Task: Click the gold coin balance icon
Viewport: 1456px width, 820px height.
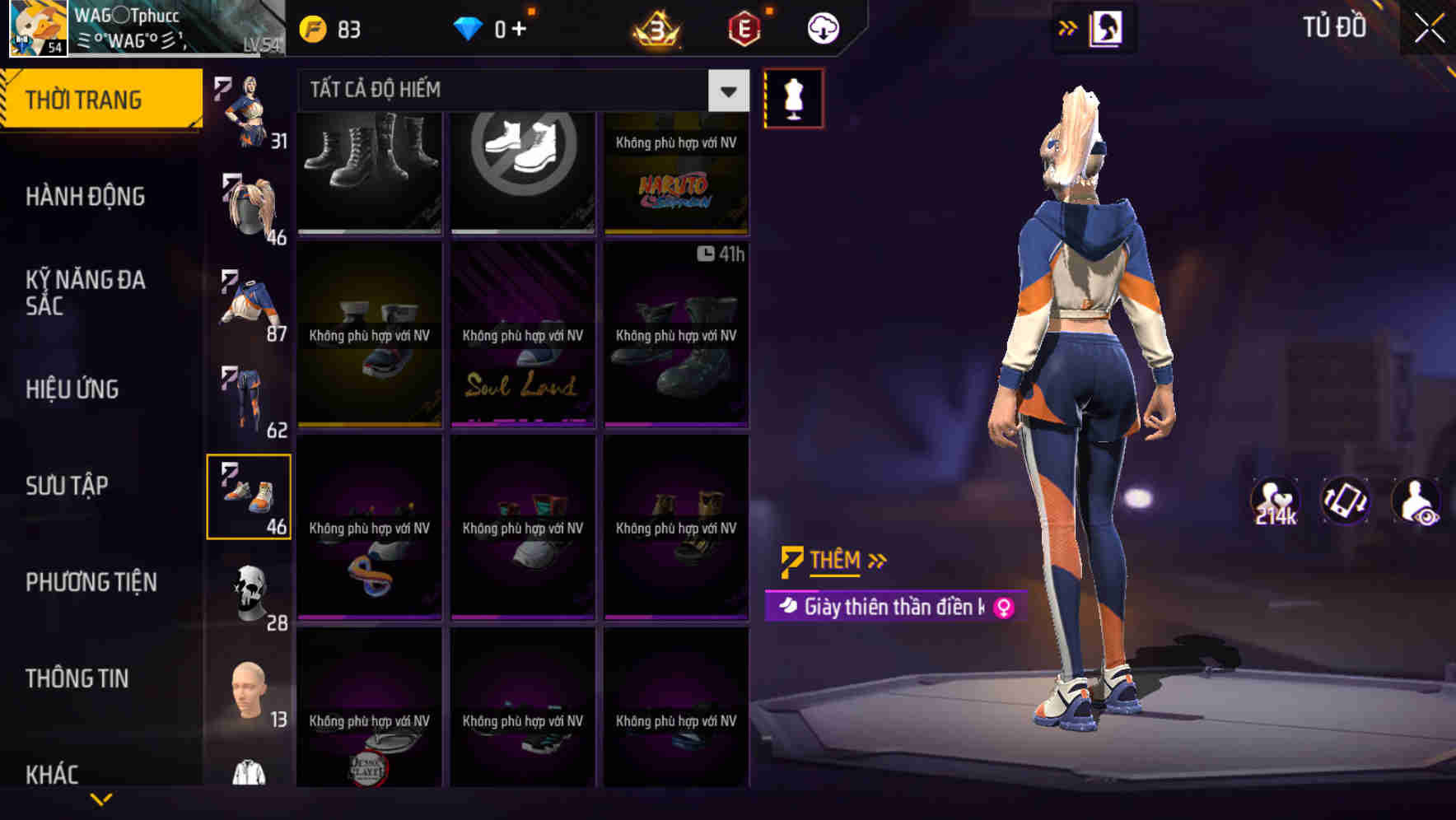Action: [x=311, y=27]
